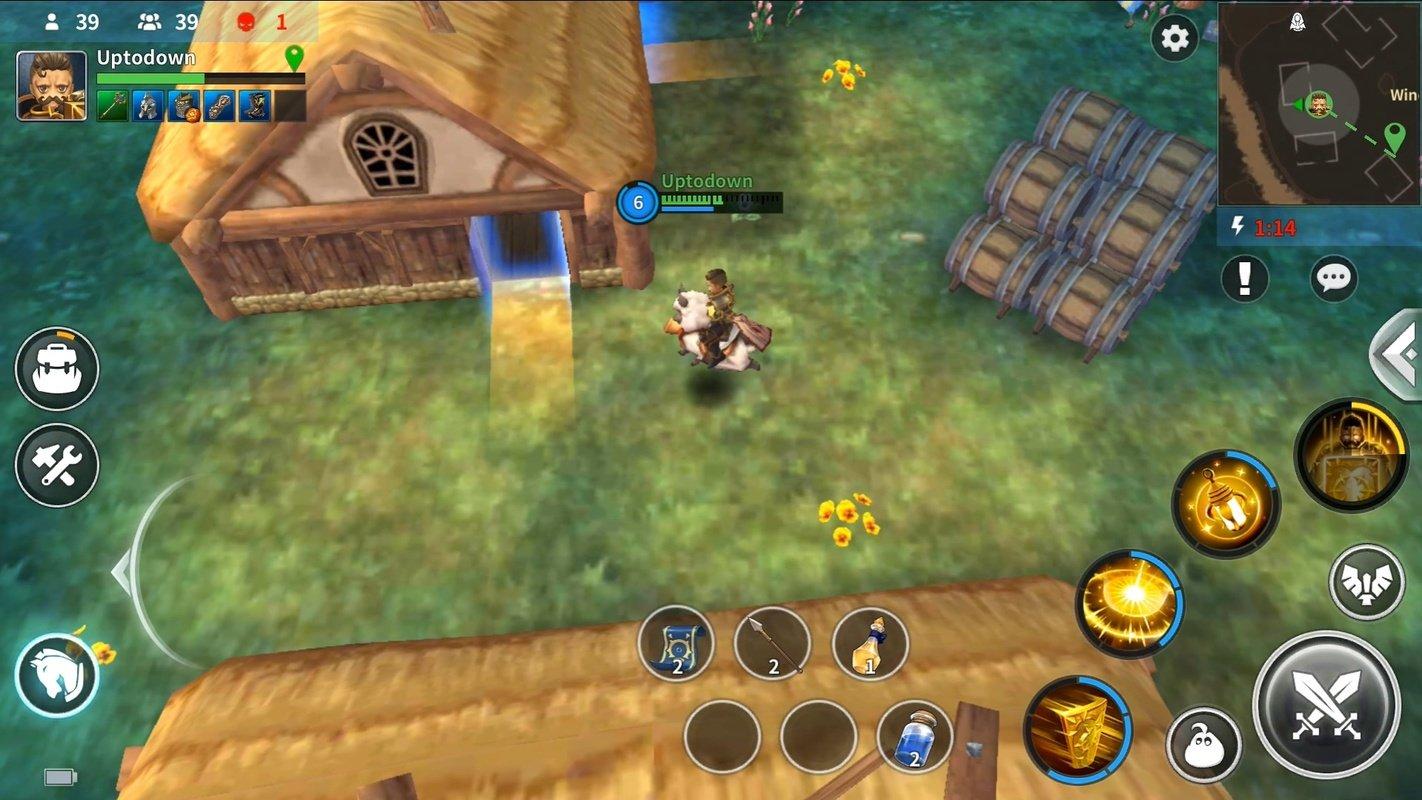Select the spear item slot
The image size is (1422, 800).
point(772,643)
